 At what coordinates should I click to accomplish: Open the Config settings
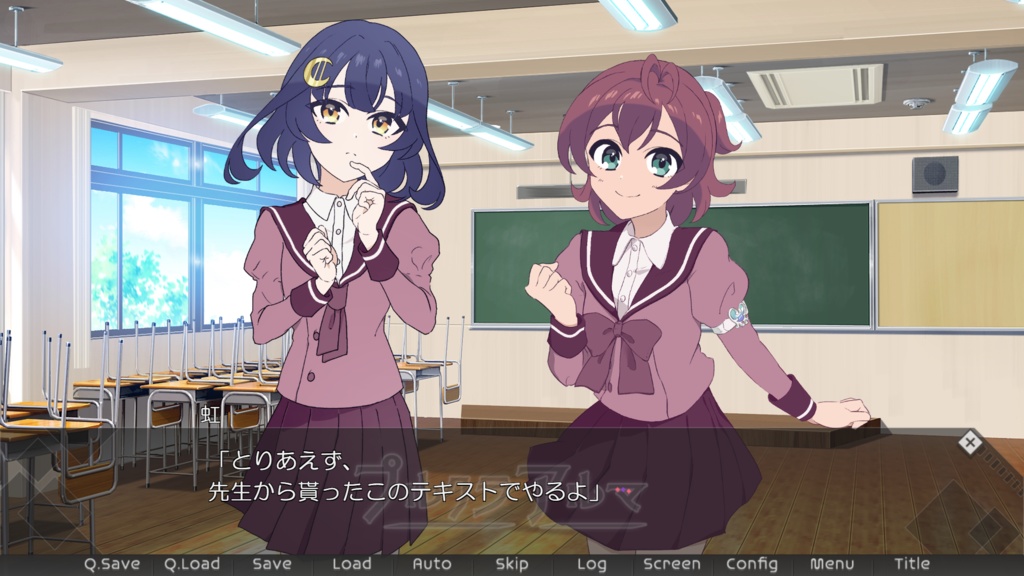(x=752, y=564)
